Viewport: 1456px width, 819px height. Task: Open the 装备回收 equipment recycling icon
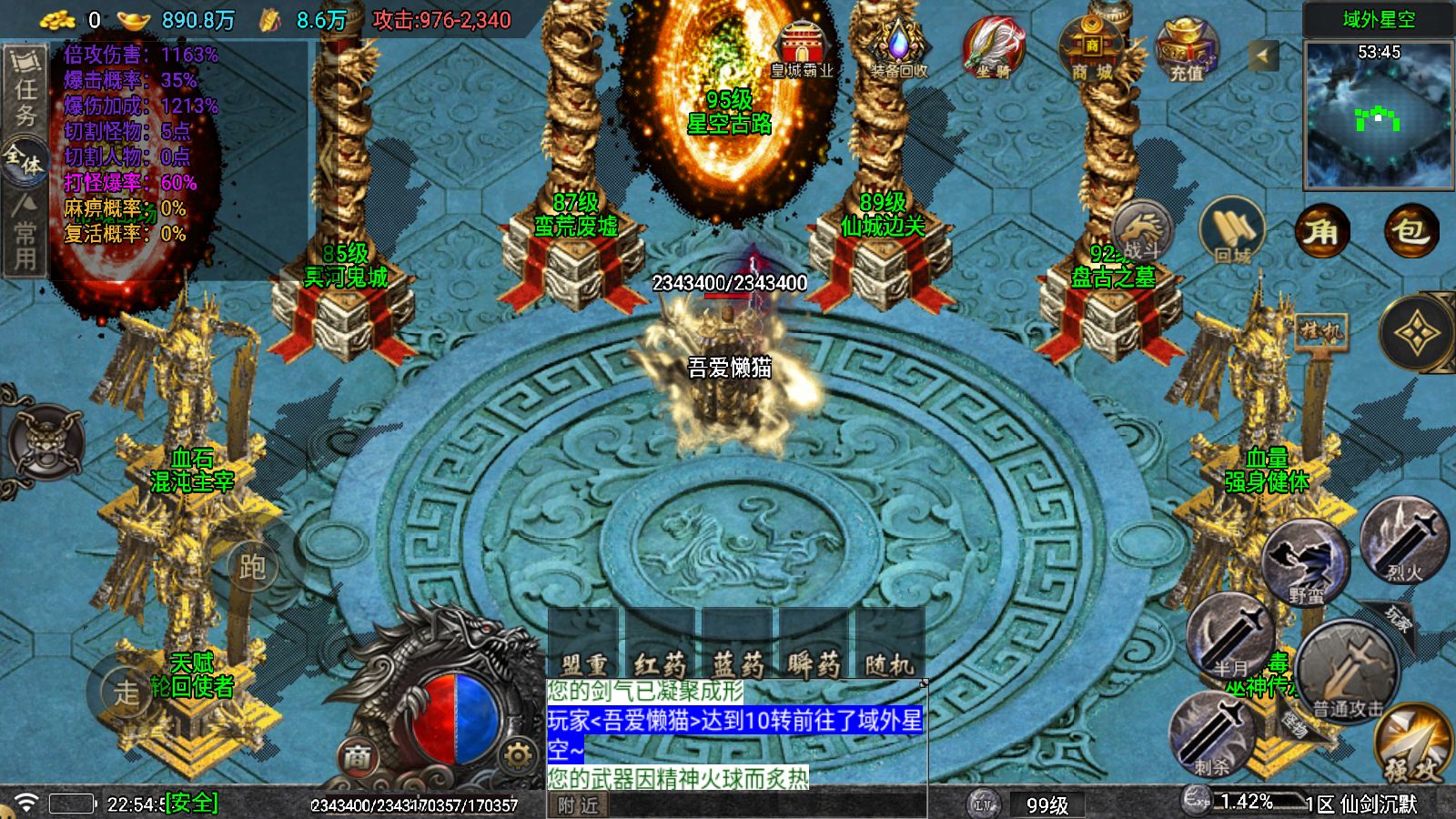point(899,50)
